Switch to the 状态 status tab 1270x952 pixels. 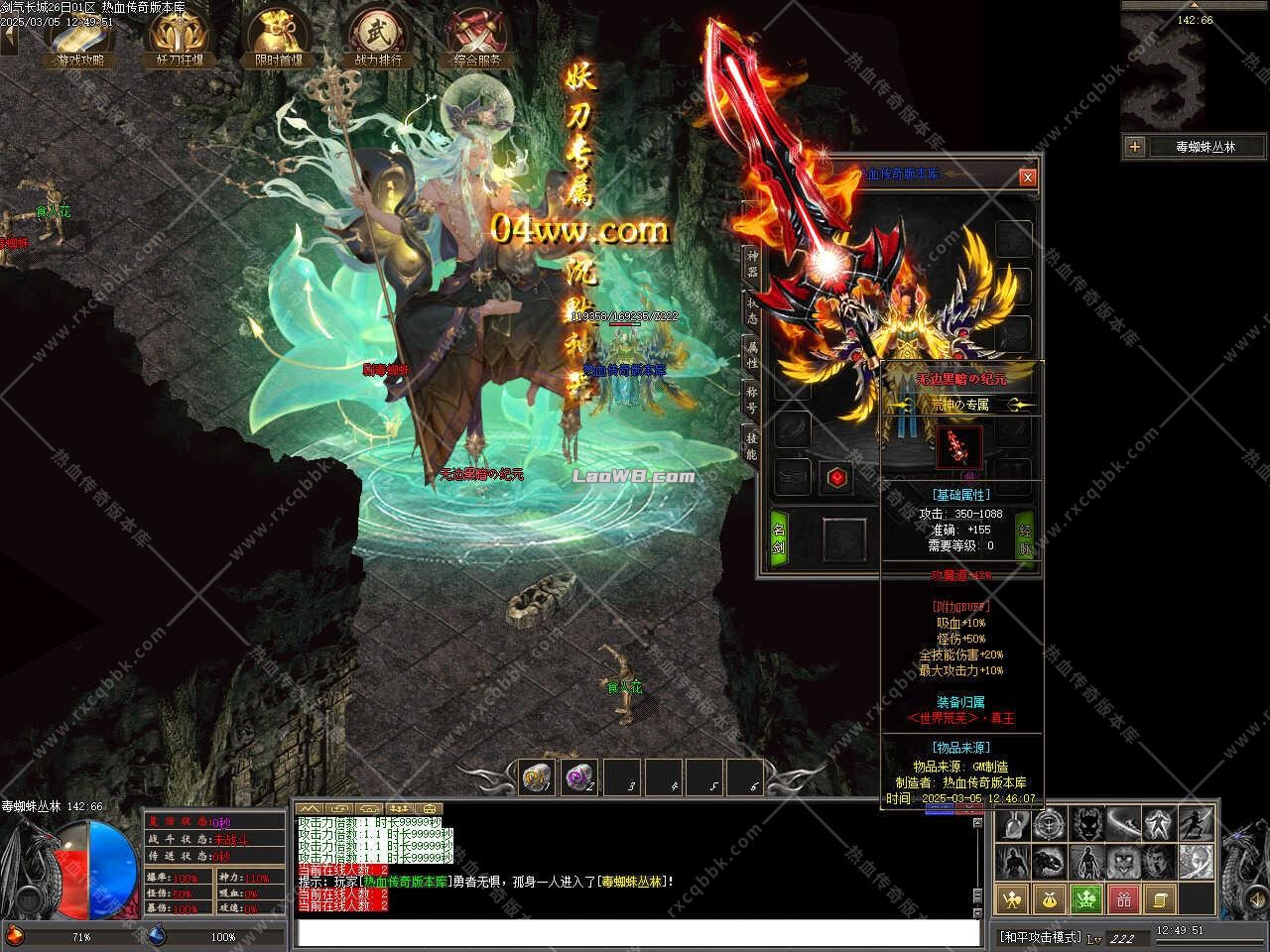point(752,309)
